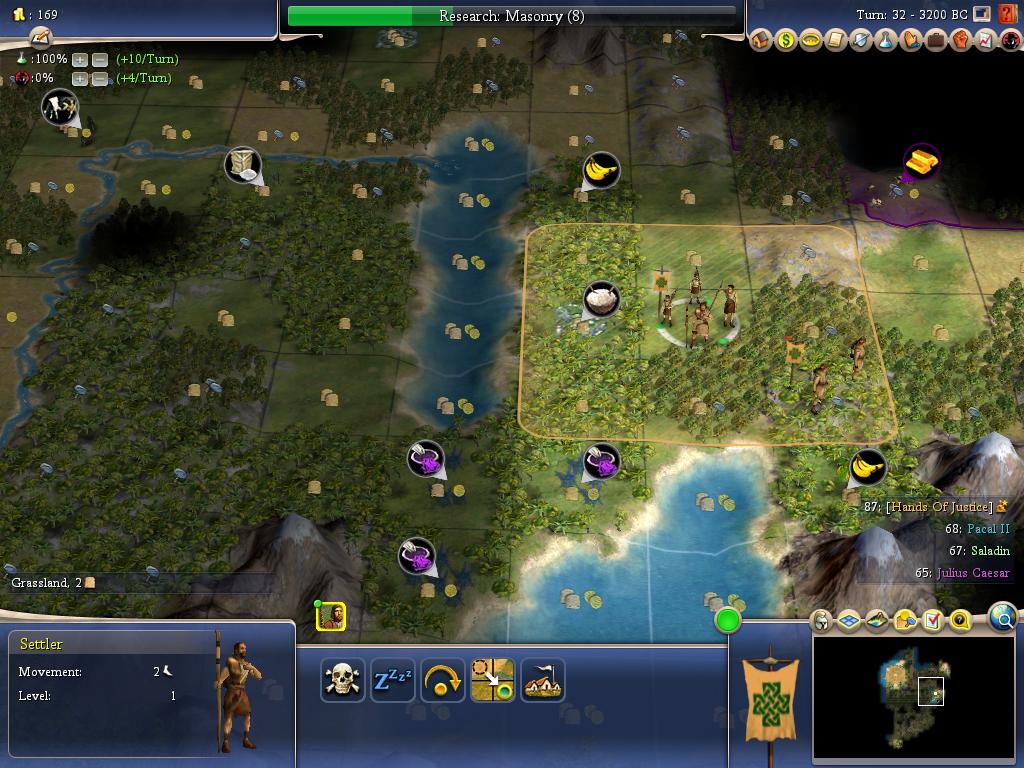Open the Domestic Advisor house icon
Viewport: 1024px width, 768px height.
761,41
